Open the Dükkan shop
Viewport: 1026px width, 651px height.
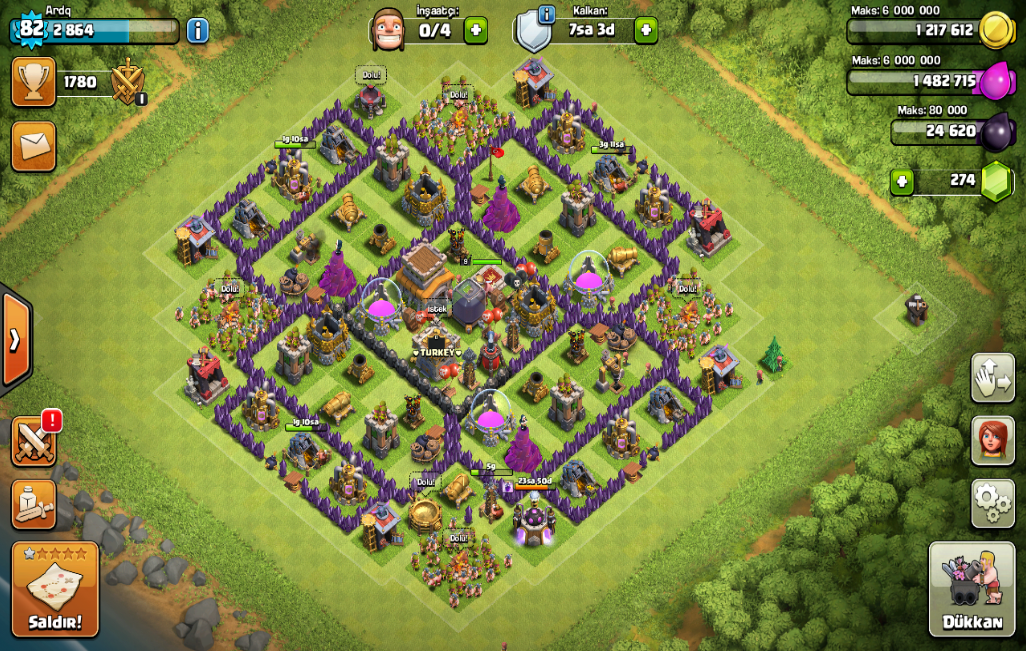[x=972, y=589]
